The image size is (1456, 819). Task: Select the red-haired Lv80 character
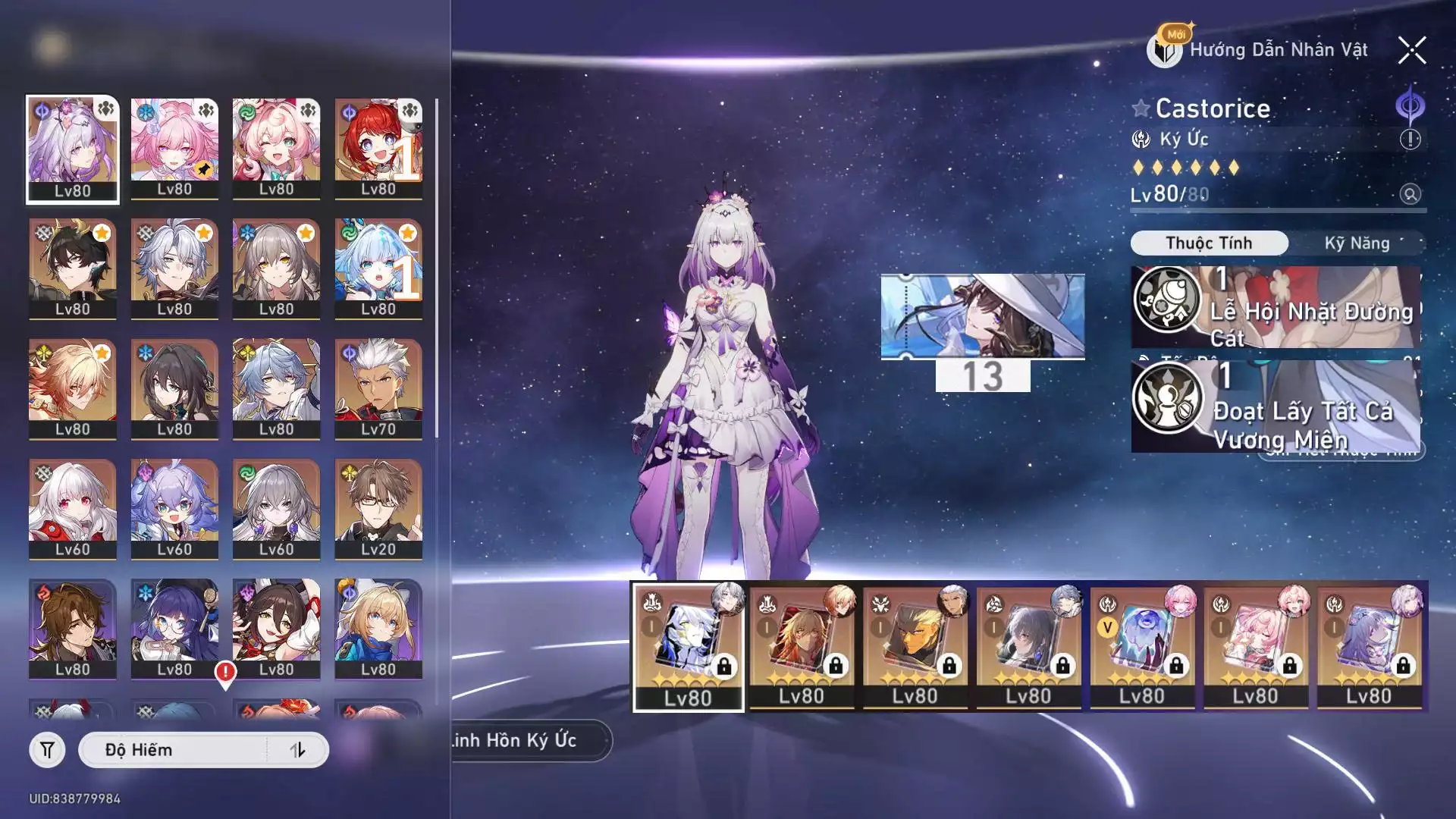(378, 149)
